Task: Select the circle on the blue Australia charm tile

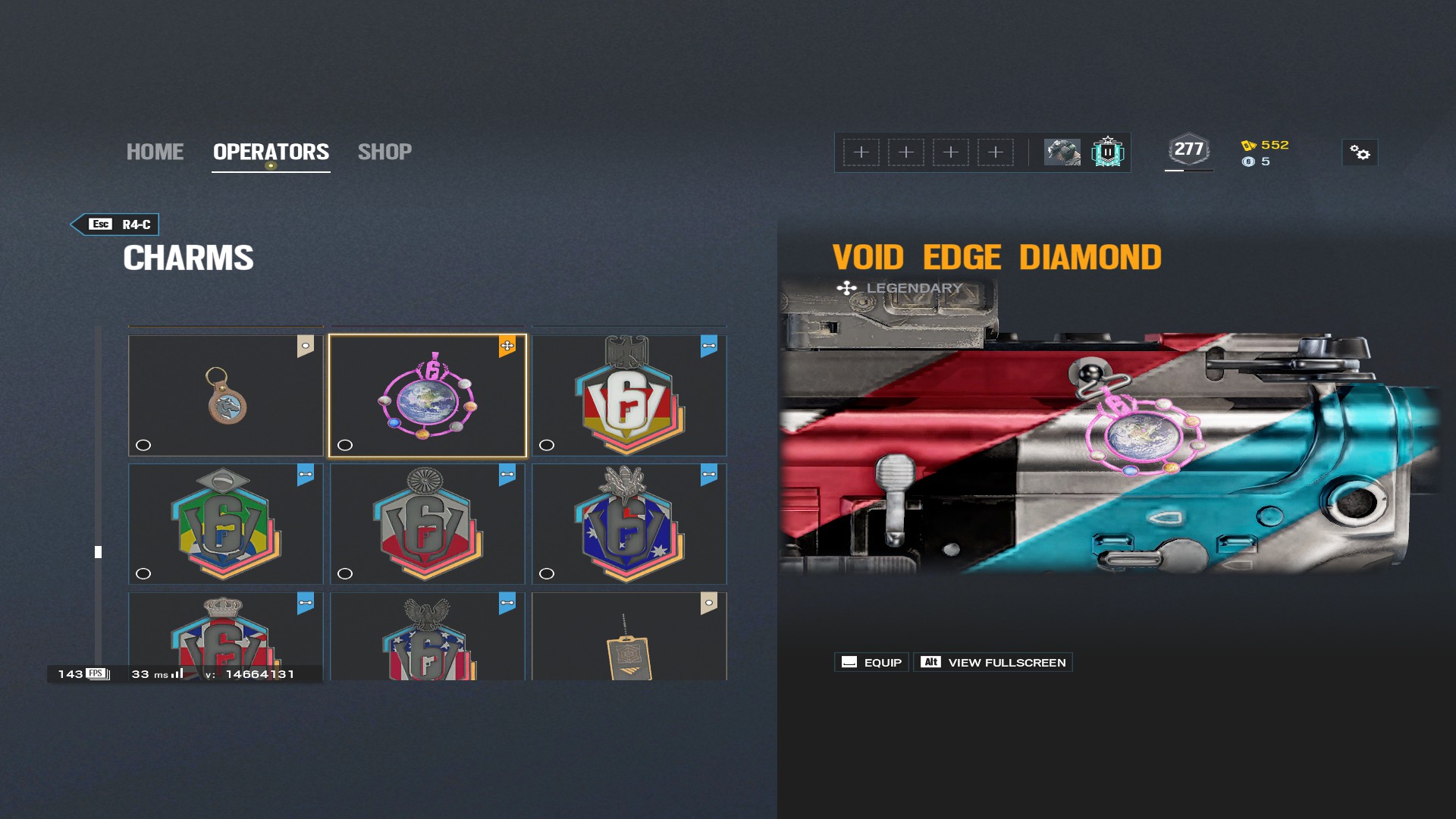Action: [x=548, y=575]
